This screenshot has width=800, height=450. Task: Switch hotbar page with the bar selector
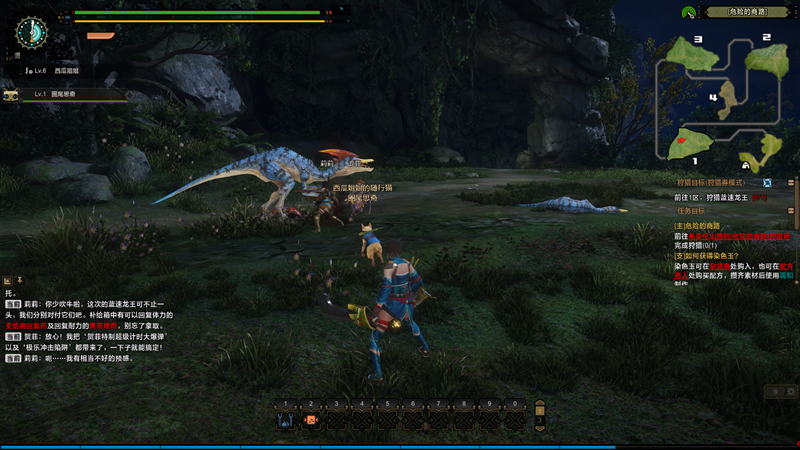(540, 414)
